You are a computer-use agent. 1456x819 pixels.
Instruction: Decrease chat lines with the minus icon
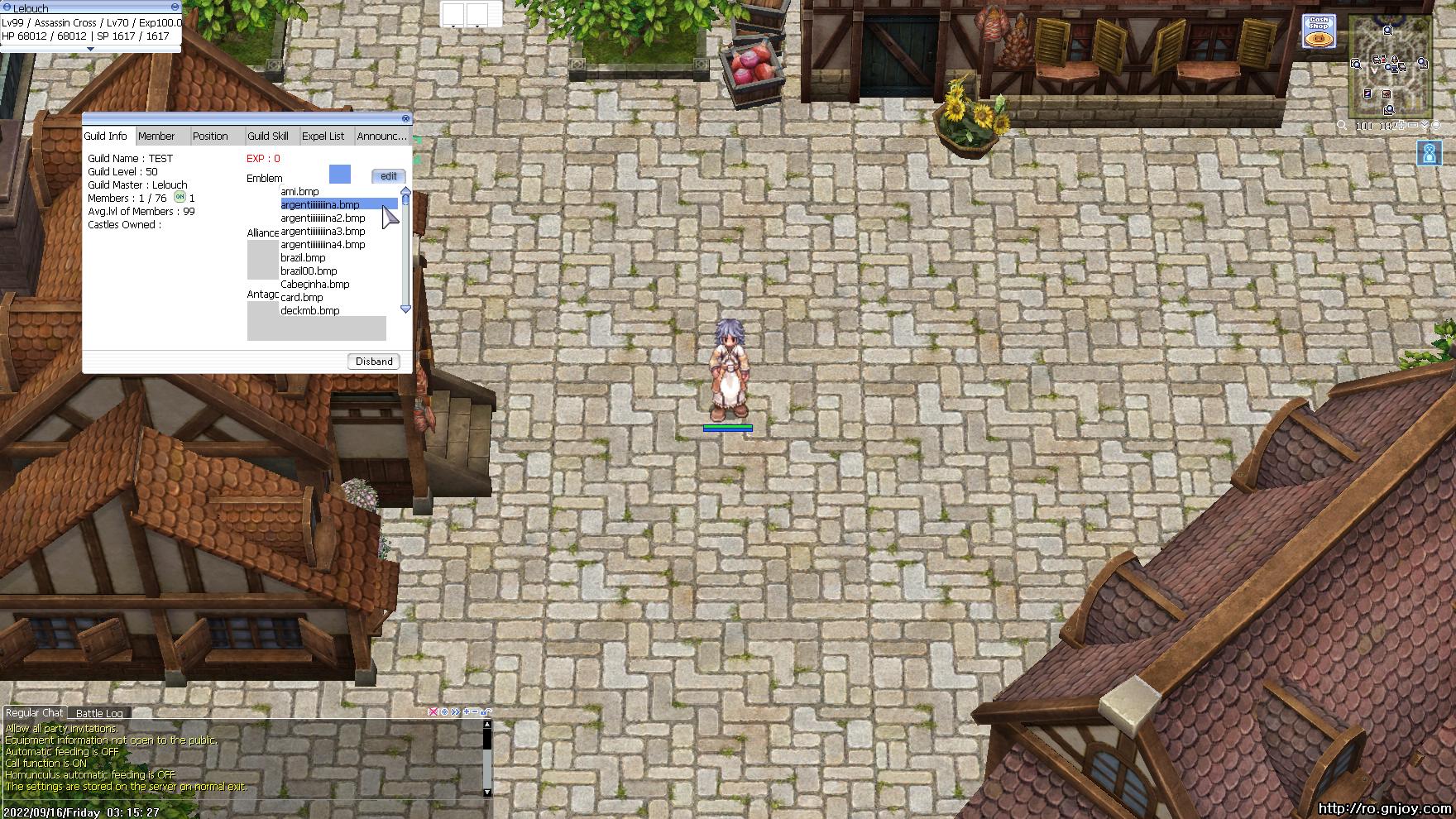pyautogui.click(x=475, y=711)
